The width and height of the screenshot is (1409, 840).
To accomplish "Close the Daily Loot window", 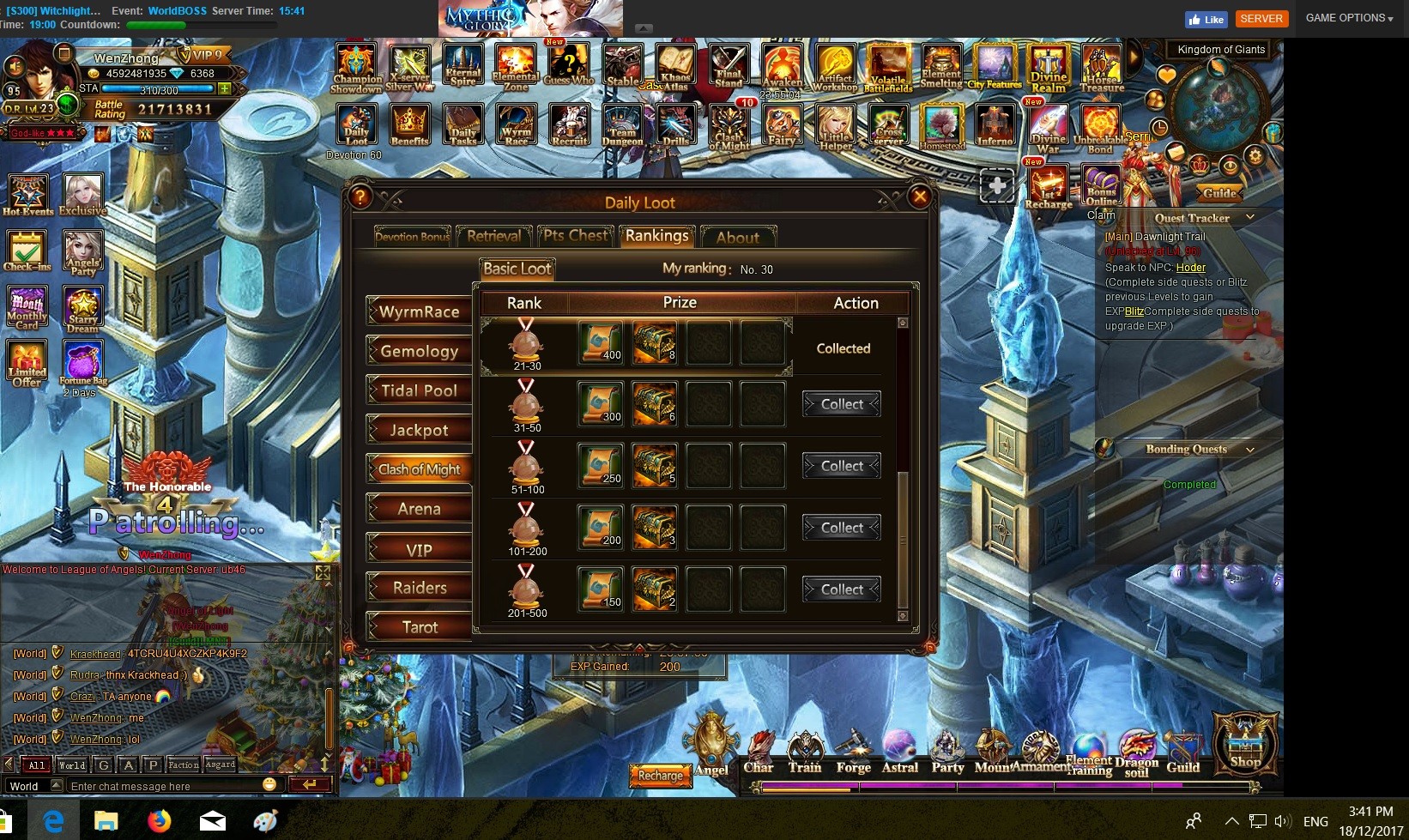I will pos(919,196).
